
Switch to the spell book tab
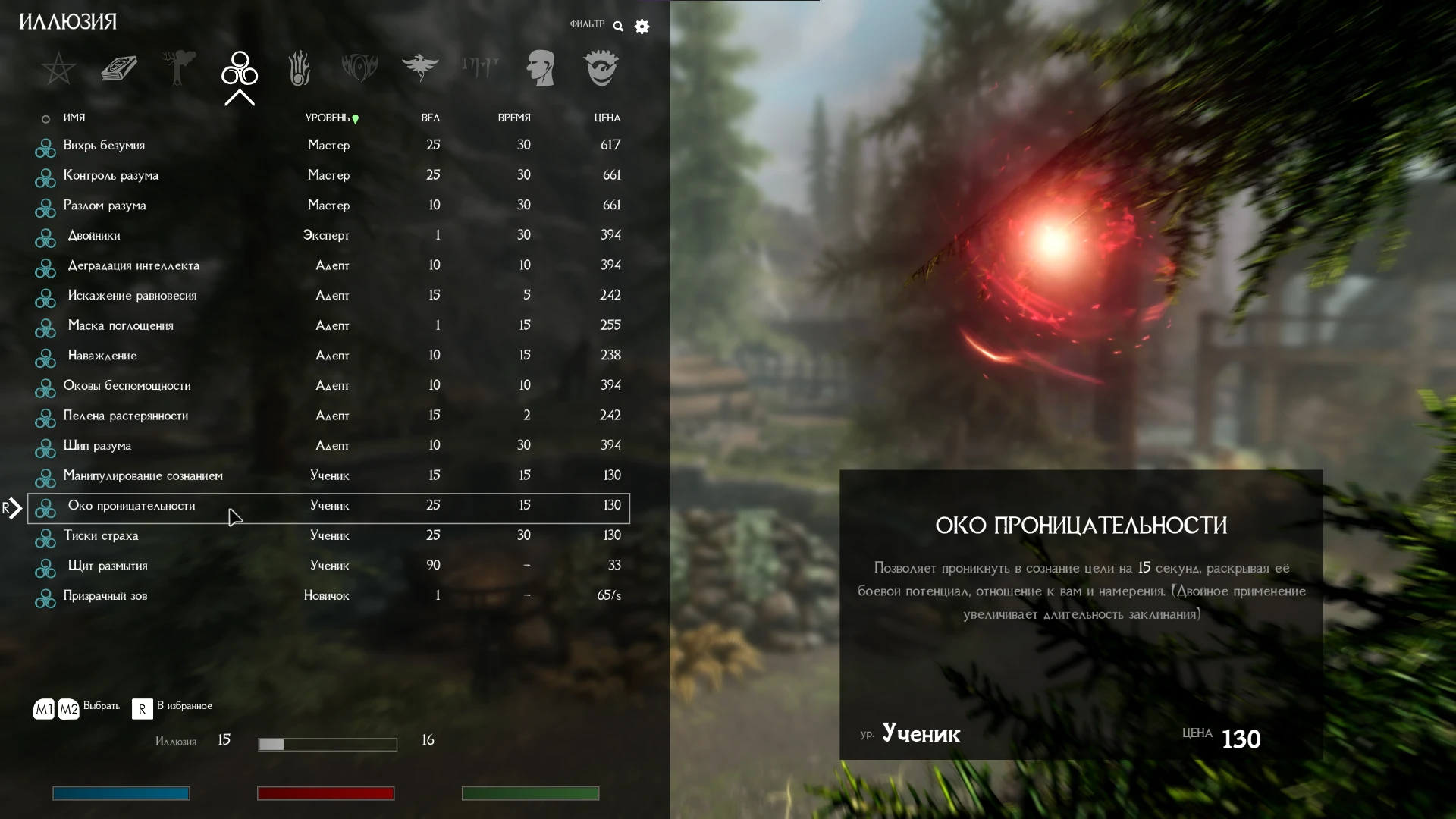(119, 69)
